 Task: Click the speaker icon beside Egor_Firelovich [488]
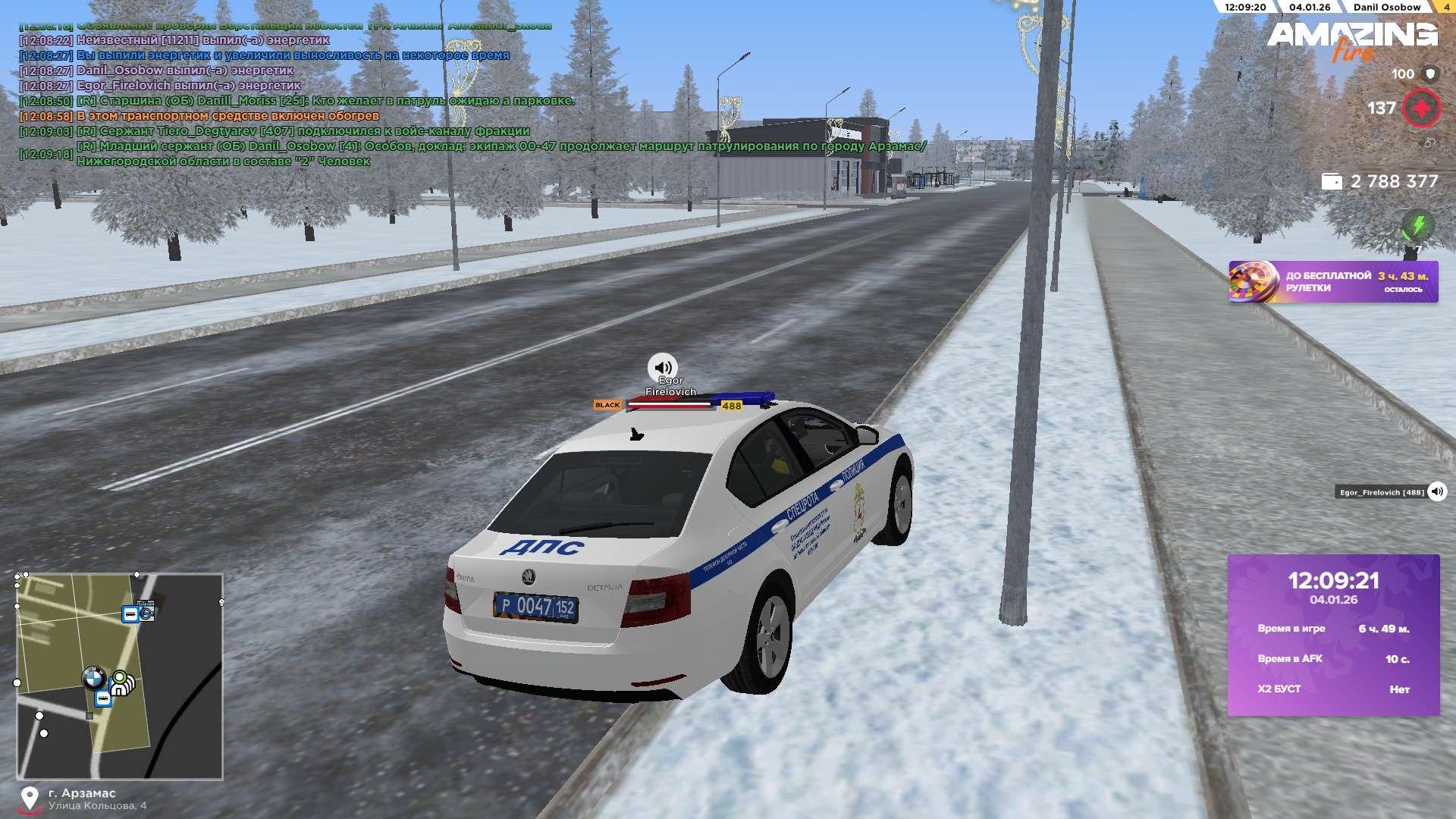[1437, 492]
